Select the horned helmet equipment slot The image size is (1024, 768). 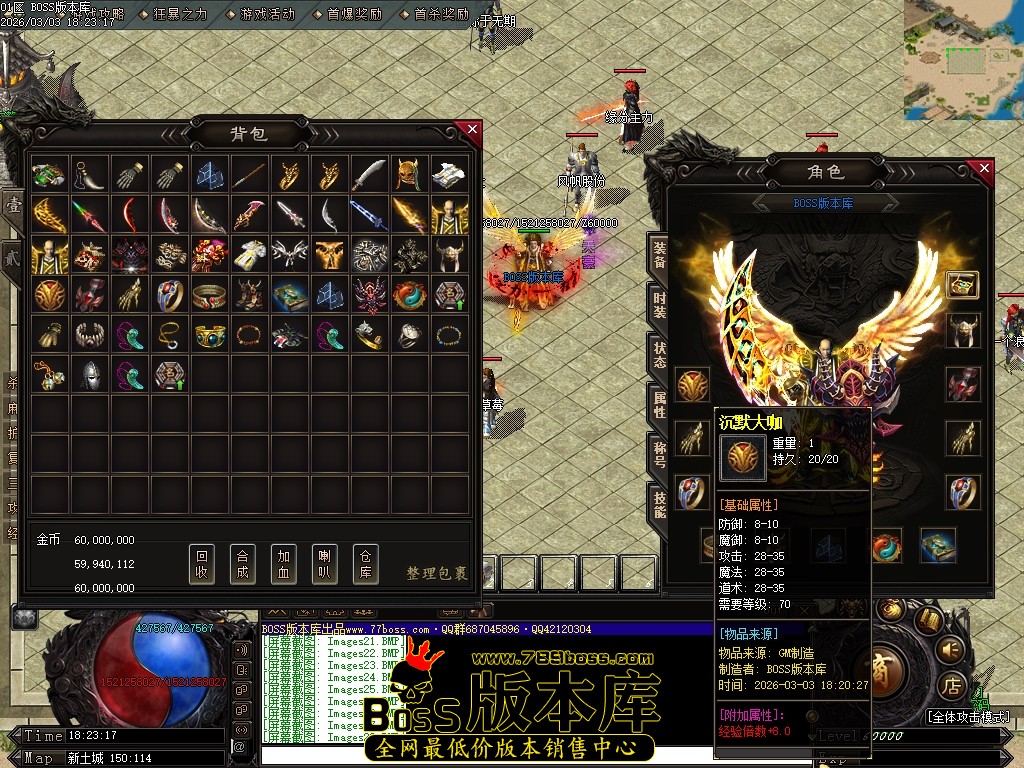963,330
